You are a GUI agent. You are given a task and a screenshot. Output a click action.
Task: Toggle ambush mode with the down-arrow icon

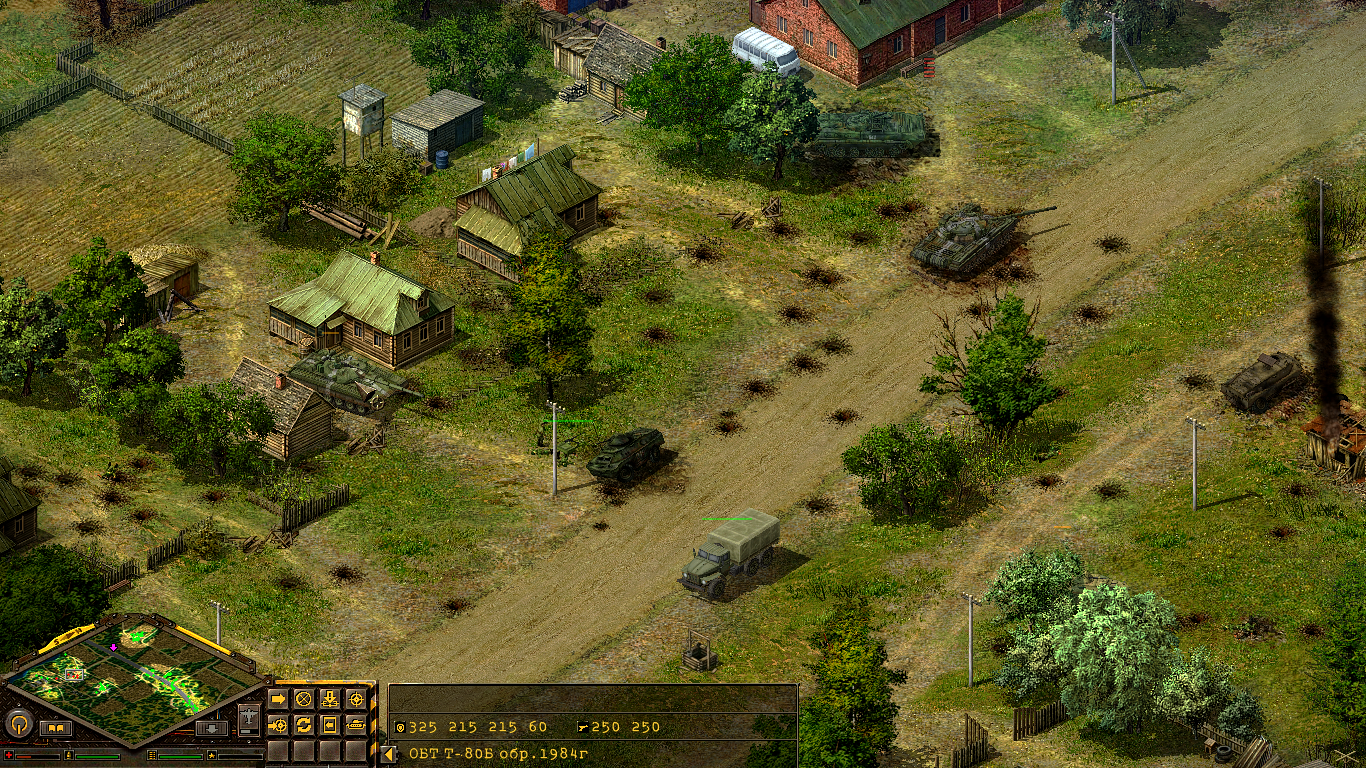click(x=330, y=698)
